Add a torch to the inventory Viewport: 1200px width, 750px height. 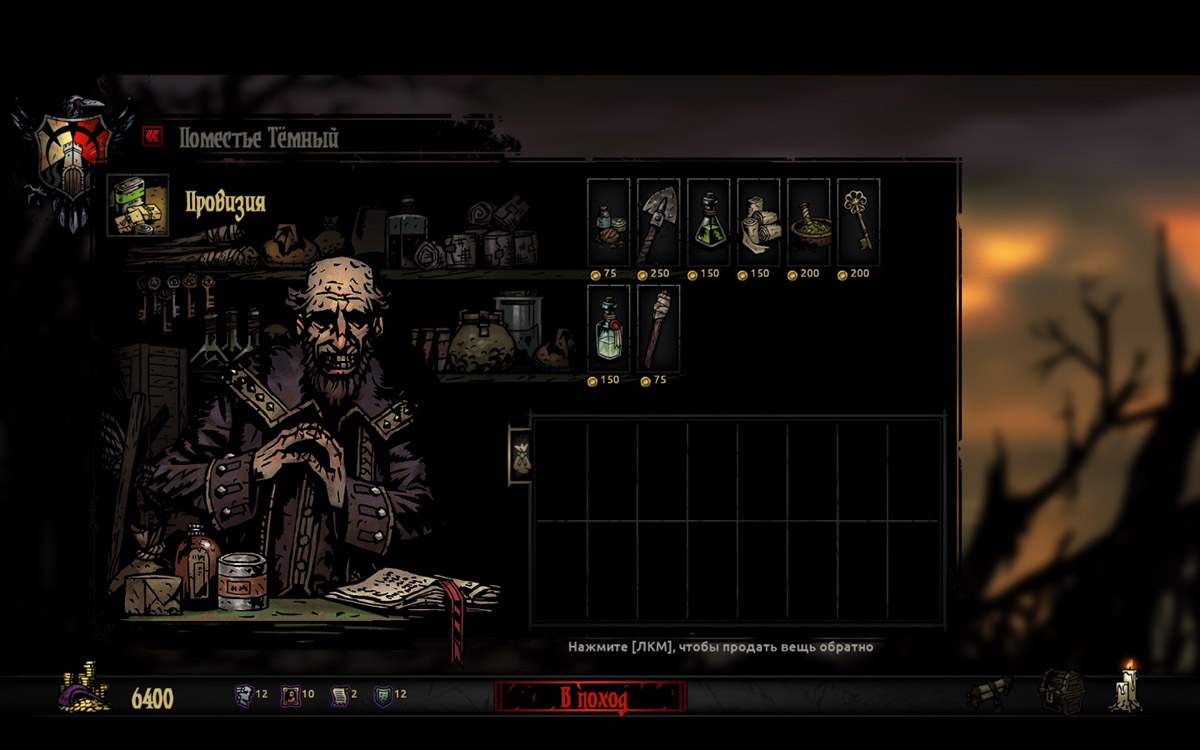(658, 328)
